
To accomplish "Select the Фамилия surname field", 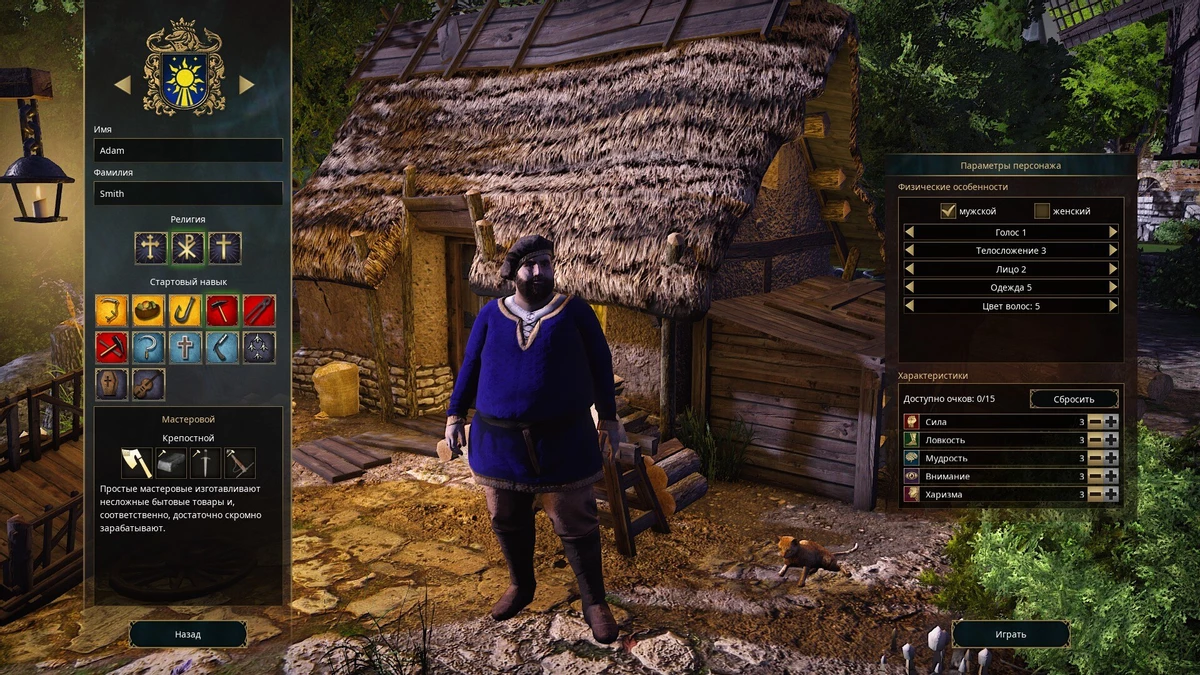I will click(x=188, y=193).
